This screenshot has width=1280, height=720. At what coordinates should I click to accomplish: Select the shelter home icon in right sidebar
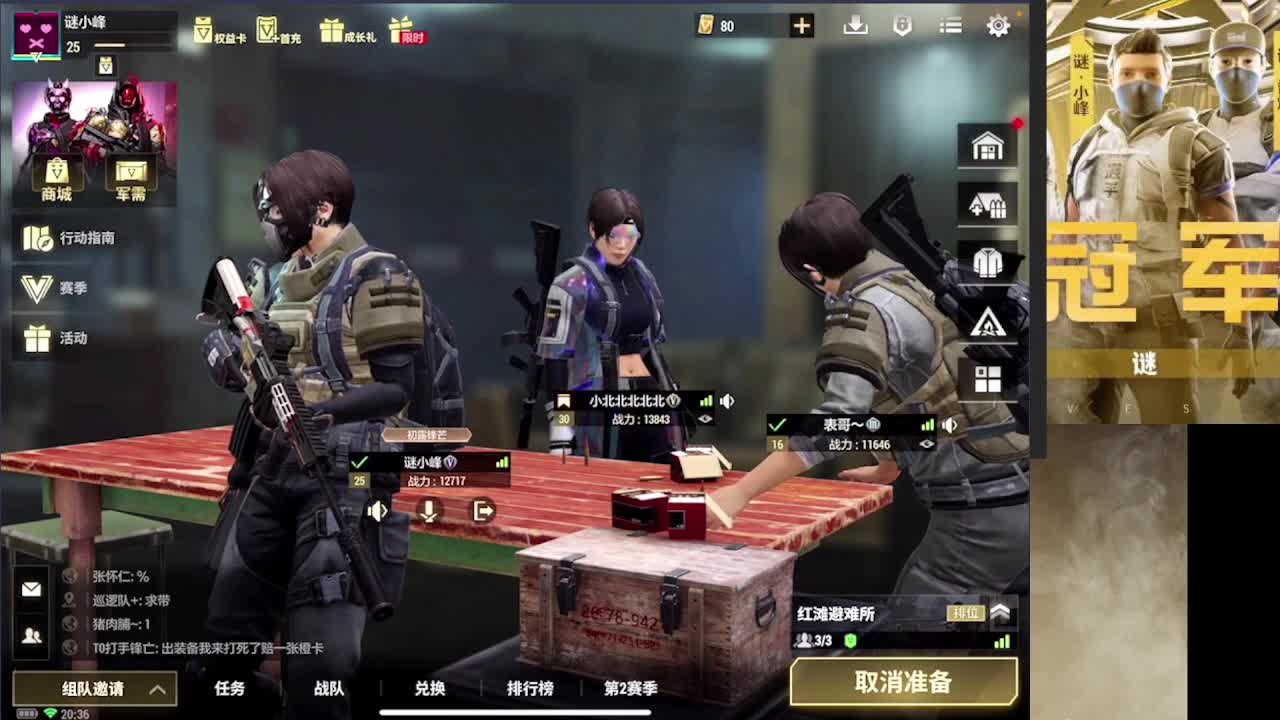point(987,145)
